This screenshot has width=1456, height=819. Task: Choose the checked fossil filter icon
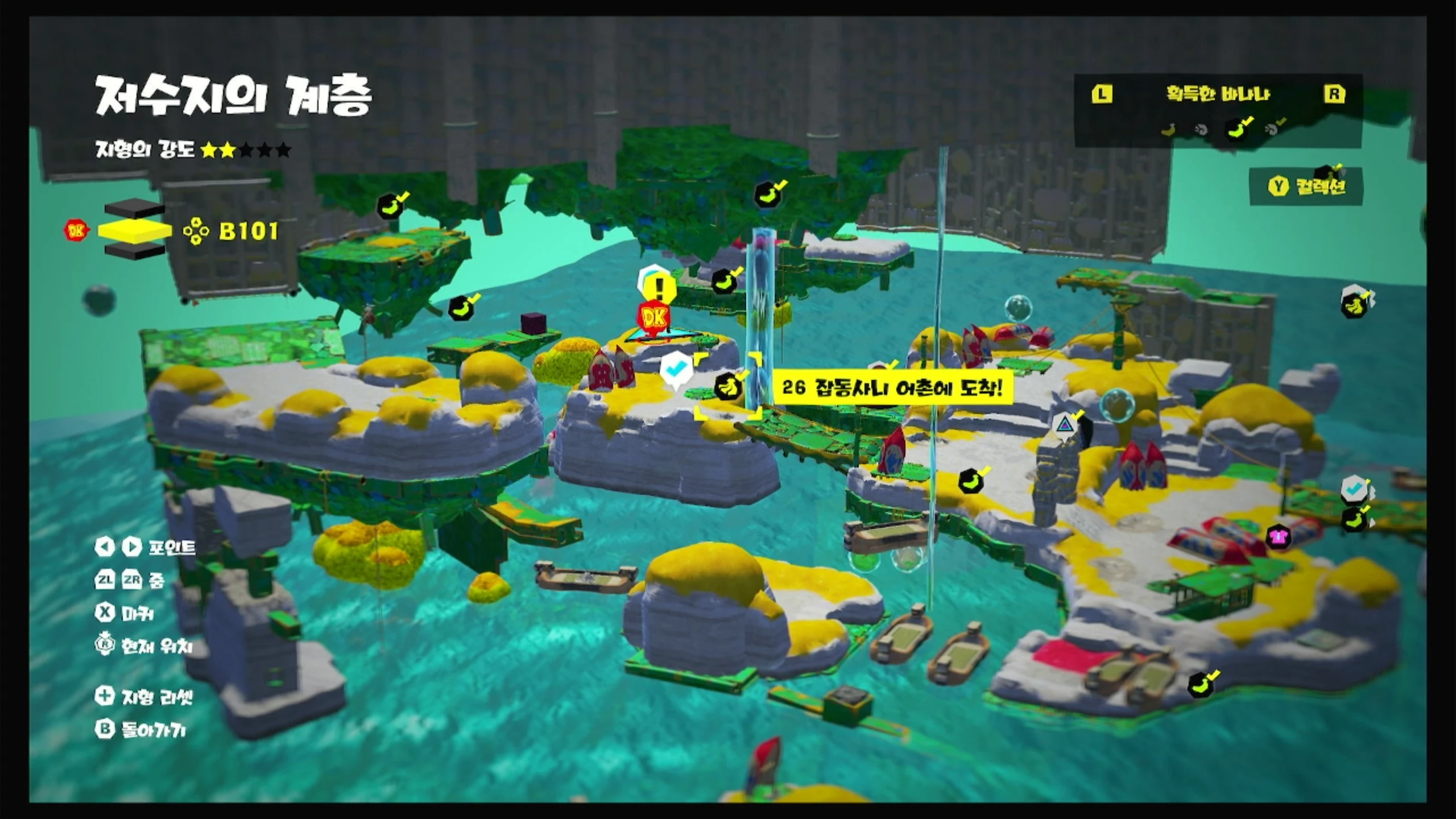[1275, 129]
